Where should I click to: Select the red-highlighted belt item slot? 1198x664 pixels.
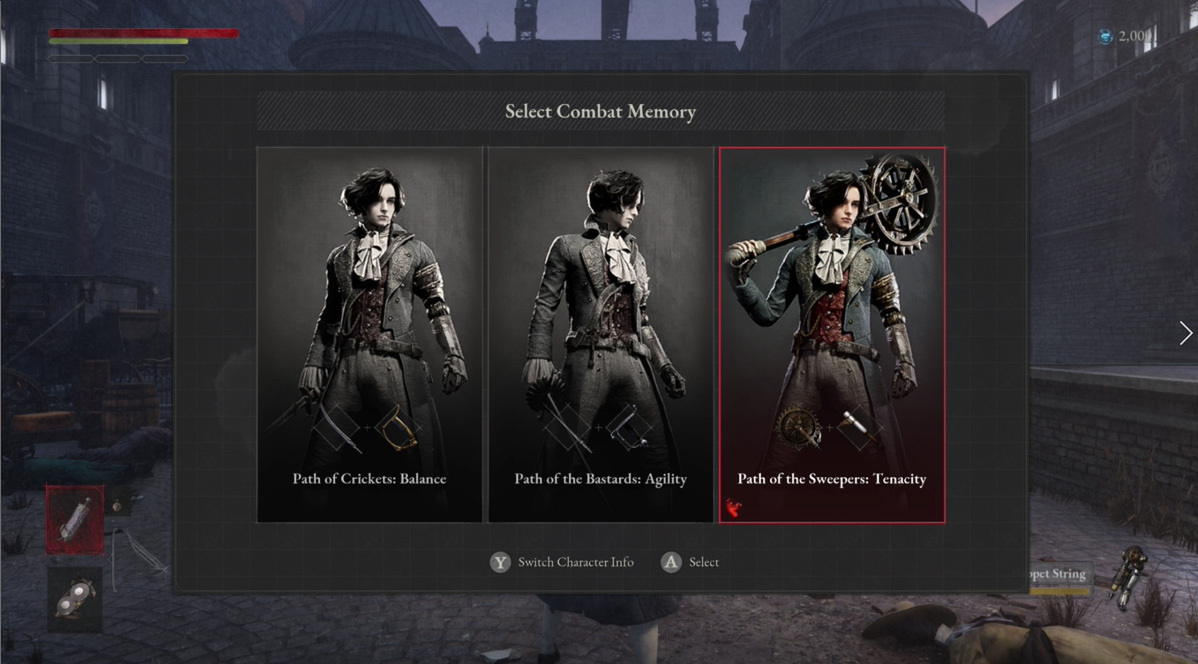[74, 520]
